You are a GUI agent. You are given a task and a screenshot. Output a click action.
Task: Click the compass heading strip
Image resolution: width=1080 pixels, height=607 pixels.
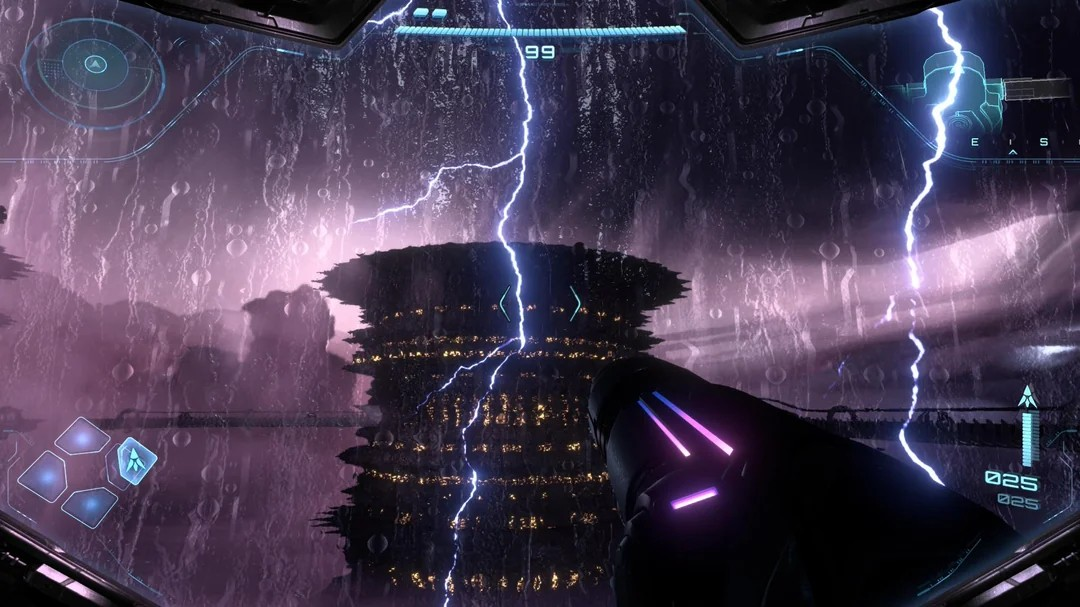coord(1012,142)
